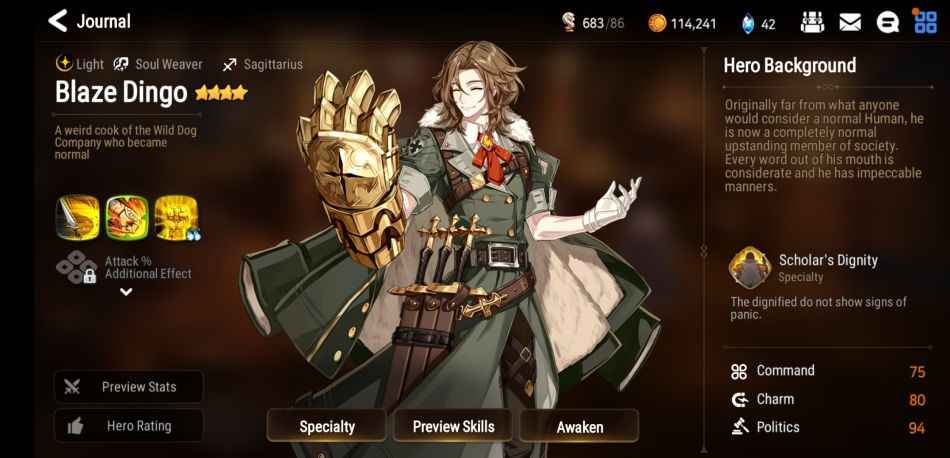The image size is (950, 458).
Task: Select the golden gauntlet skill icon
Action: click(176, 217)
